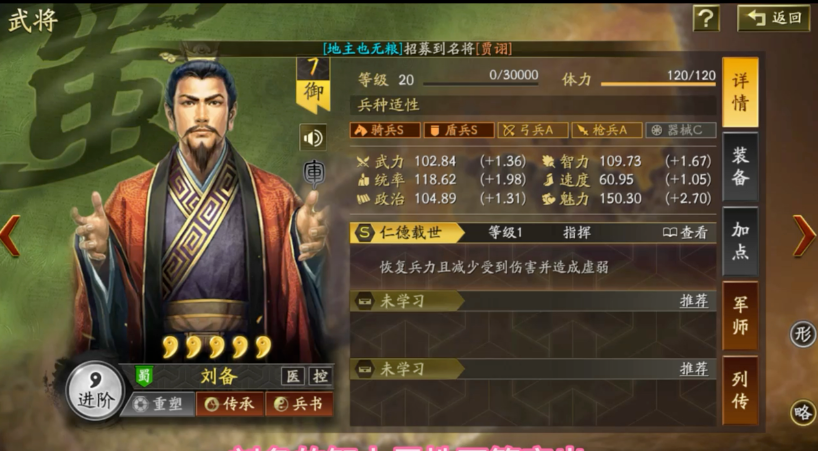Go to previous general with left arrow
818x451 pixels.
(x=10, y=236)
